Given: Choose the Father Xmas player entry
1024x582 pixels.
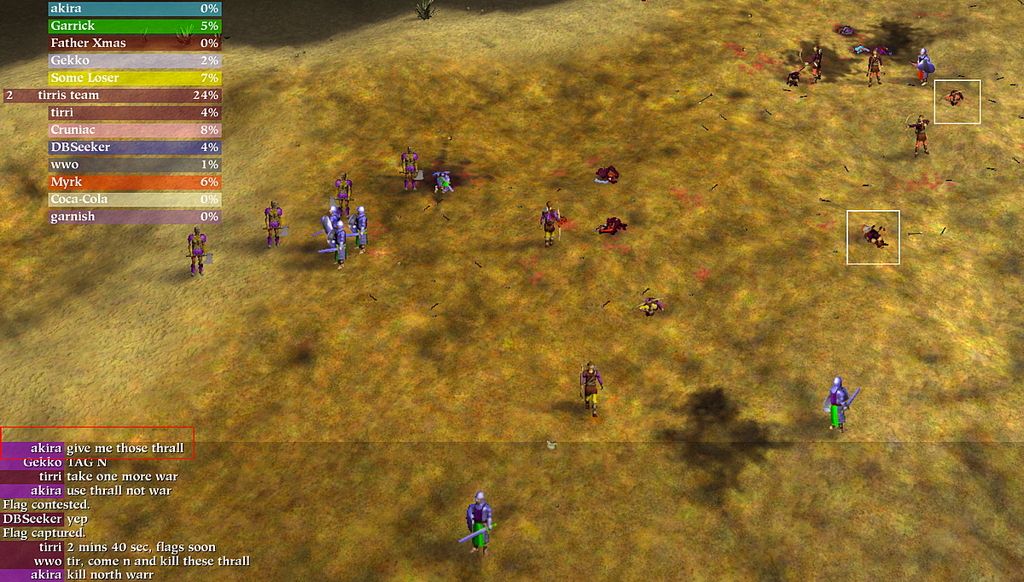Looking at the screenshot, I should [135, 43].
